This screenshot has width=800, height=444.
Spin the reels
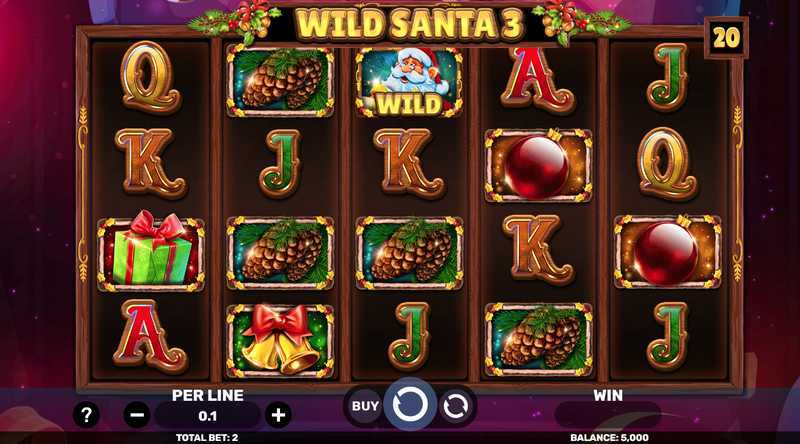pos(409,406)
